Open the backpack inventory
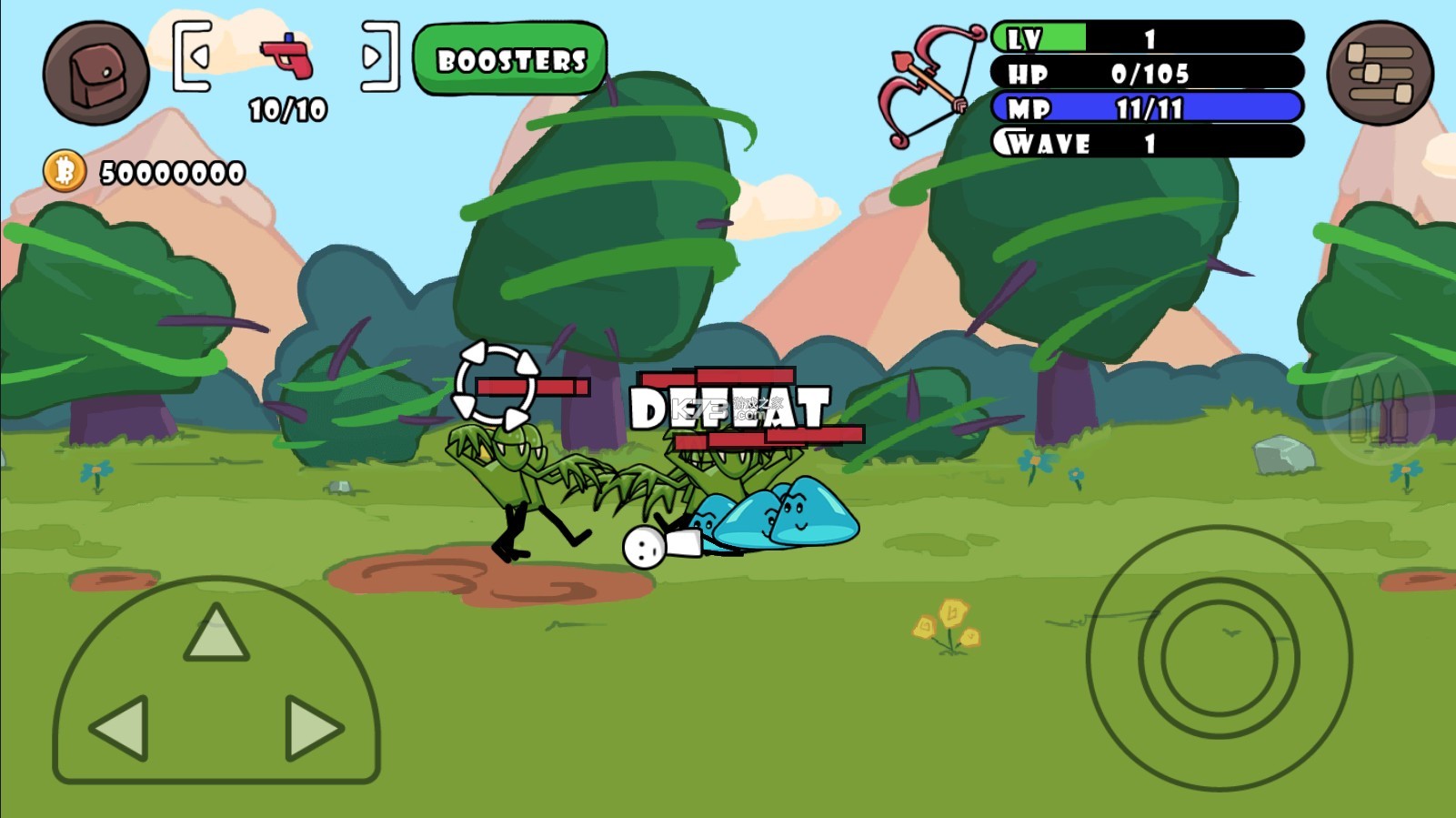 [95, 73]
